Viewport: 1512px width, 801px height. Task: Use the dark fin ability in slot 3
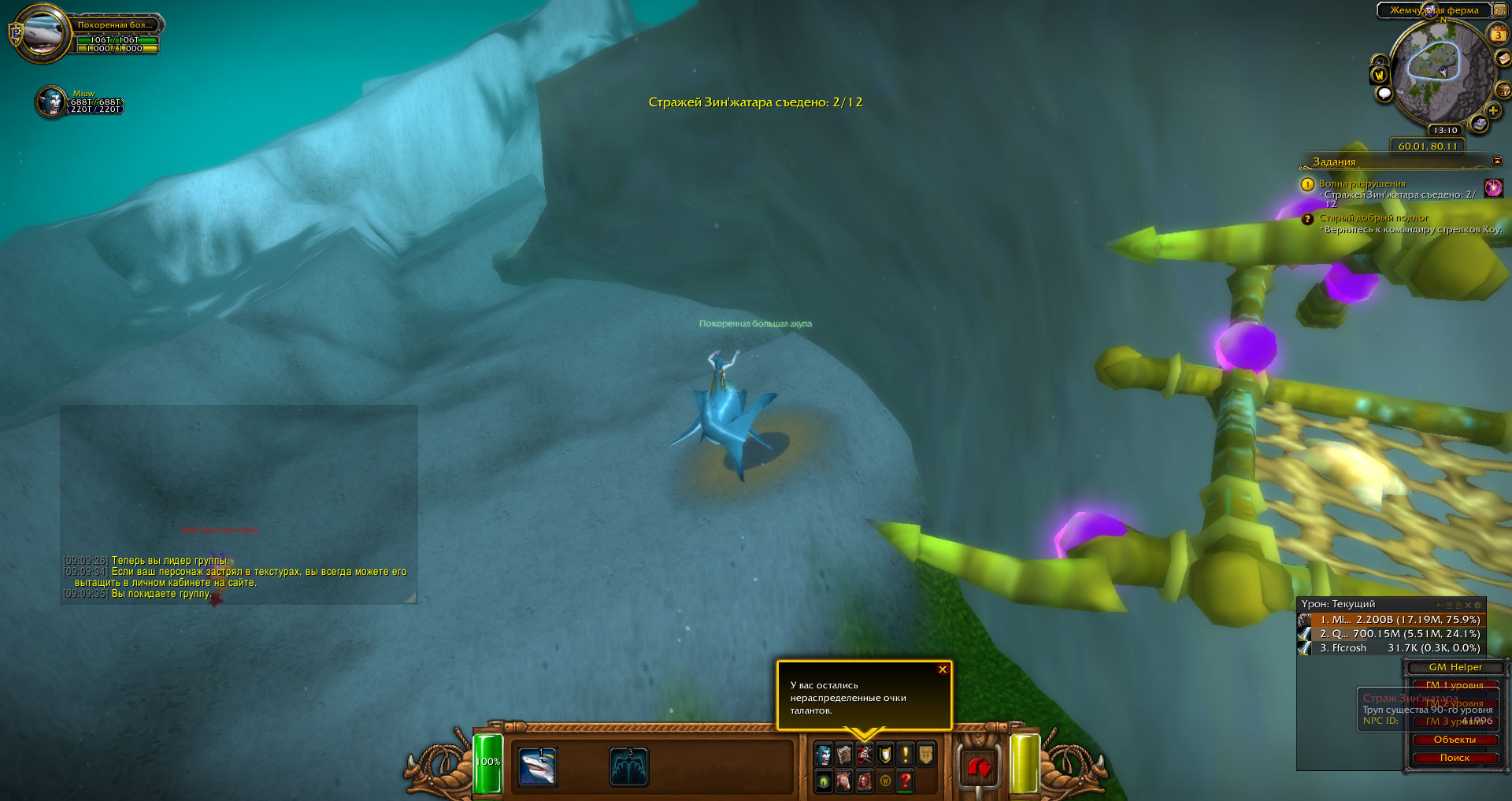[628, 767]
